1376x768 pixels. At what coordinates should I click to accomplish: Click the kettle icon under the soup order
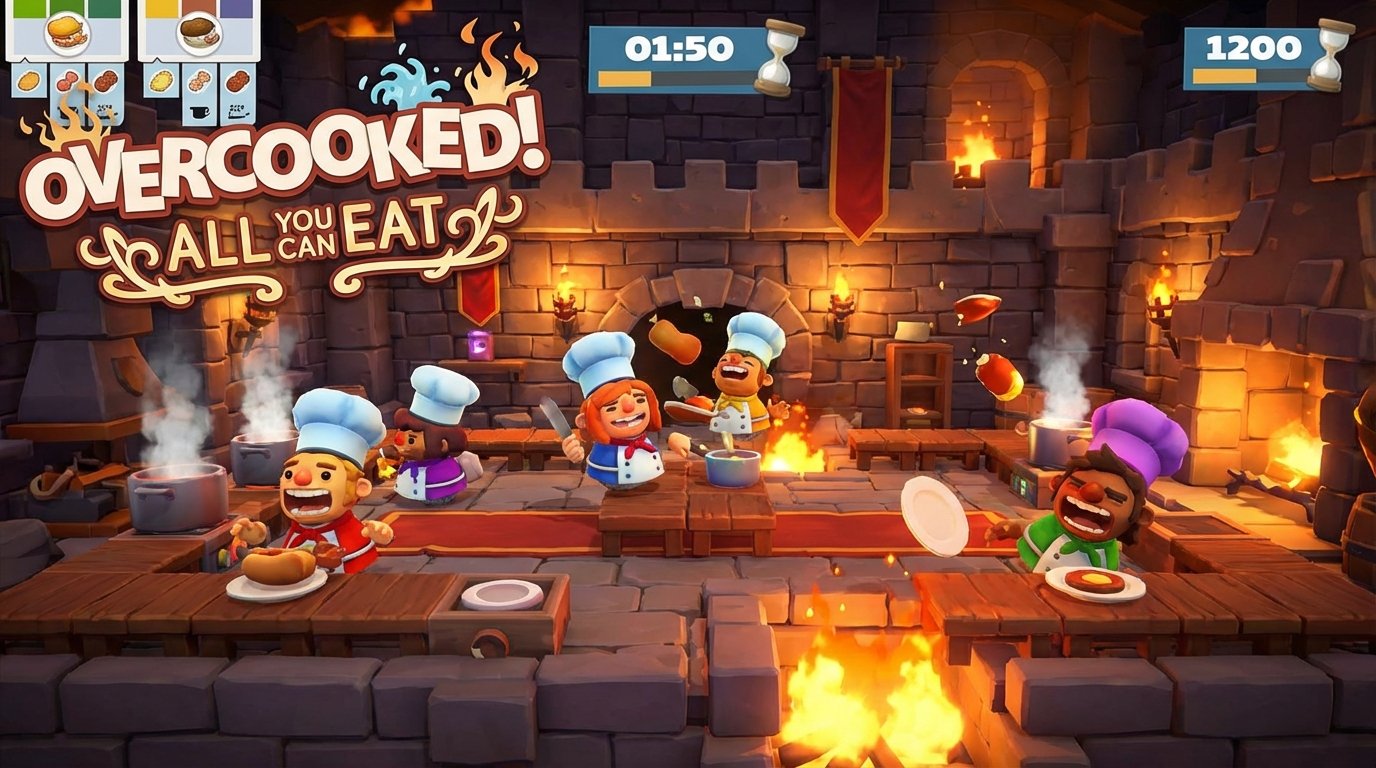(x=198, y=112)
